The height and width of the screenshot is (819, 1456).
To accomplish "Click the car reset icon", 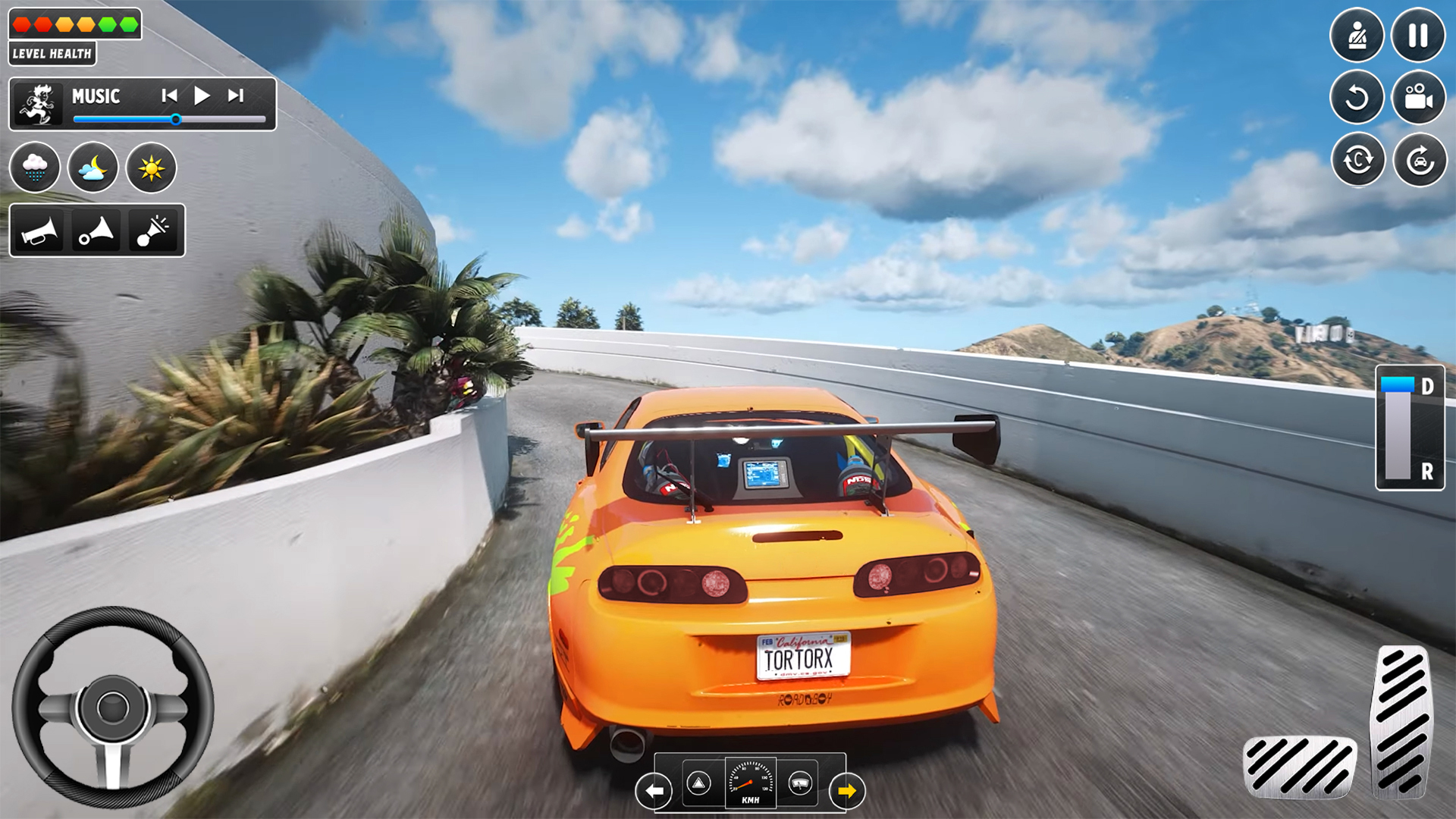I will click(1420, 160).
